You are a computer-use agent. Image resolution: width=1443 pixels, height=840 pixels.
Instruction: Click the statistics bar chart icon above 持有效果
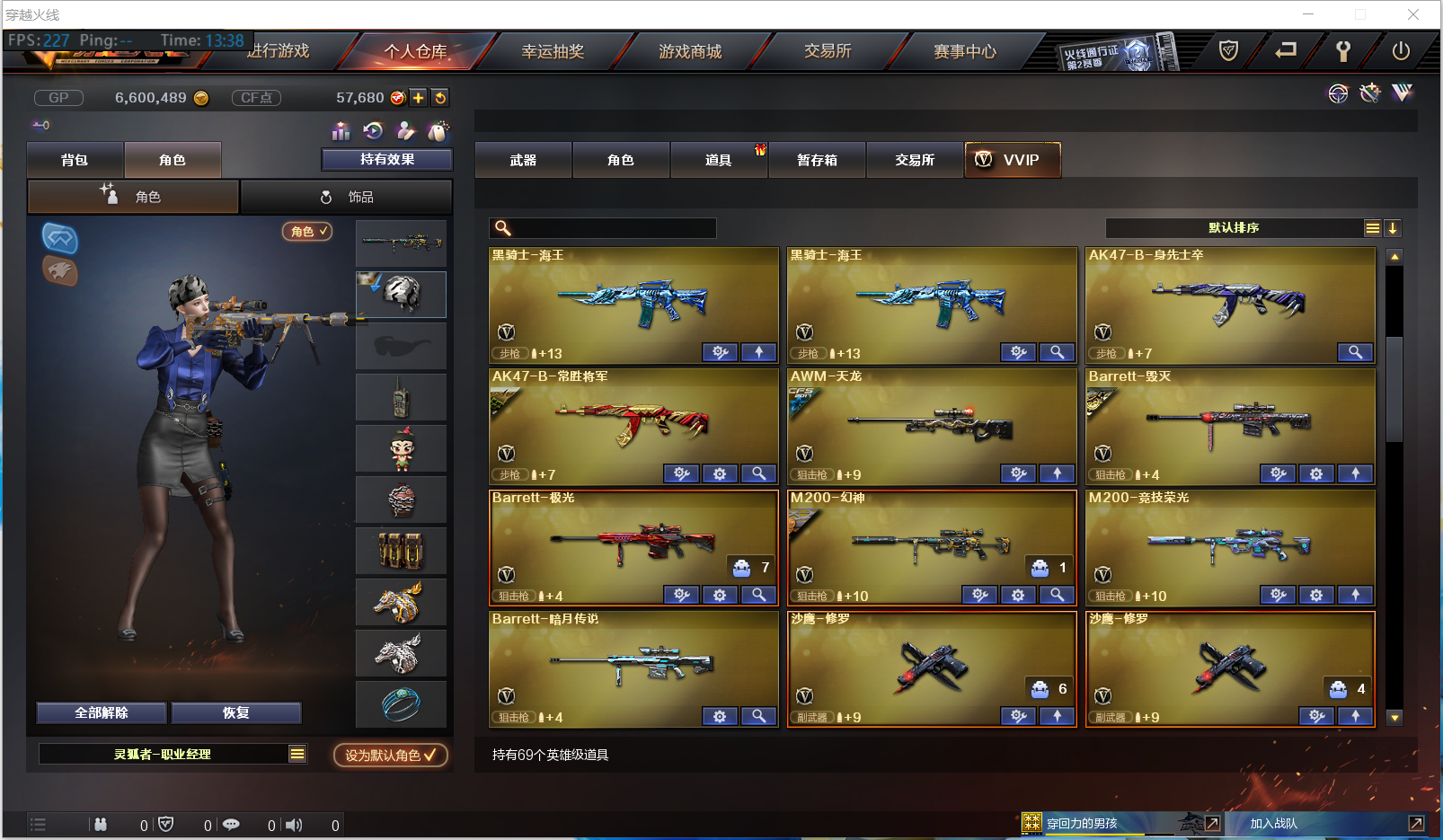[341, 131]
